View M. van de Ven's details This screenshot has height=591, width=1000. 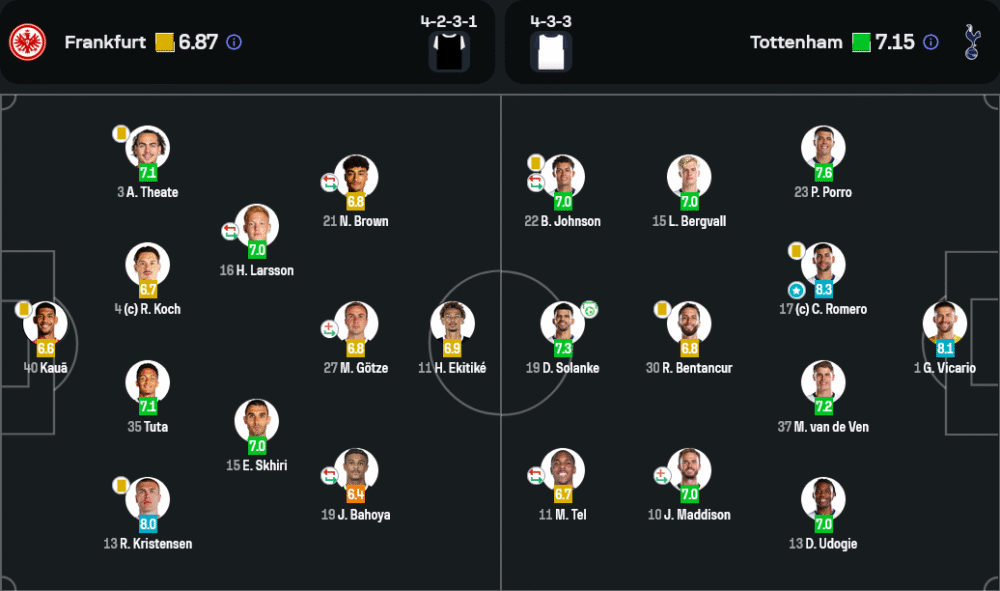(x=823, y=381)
